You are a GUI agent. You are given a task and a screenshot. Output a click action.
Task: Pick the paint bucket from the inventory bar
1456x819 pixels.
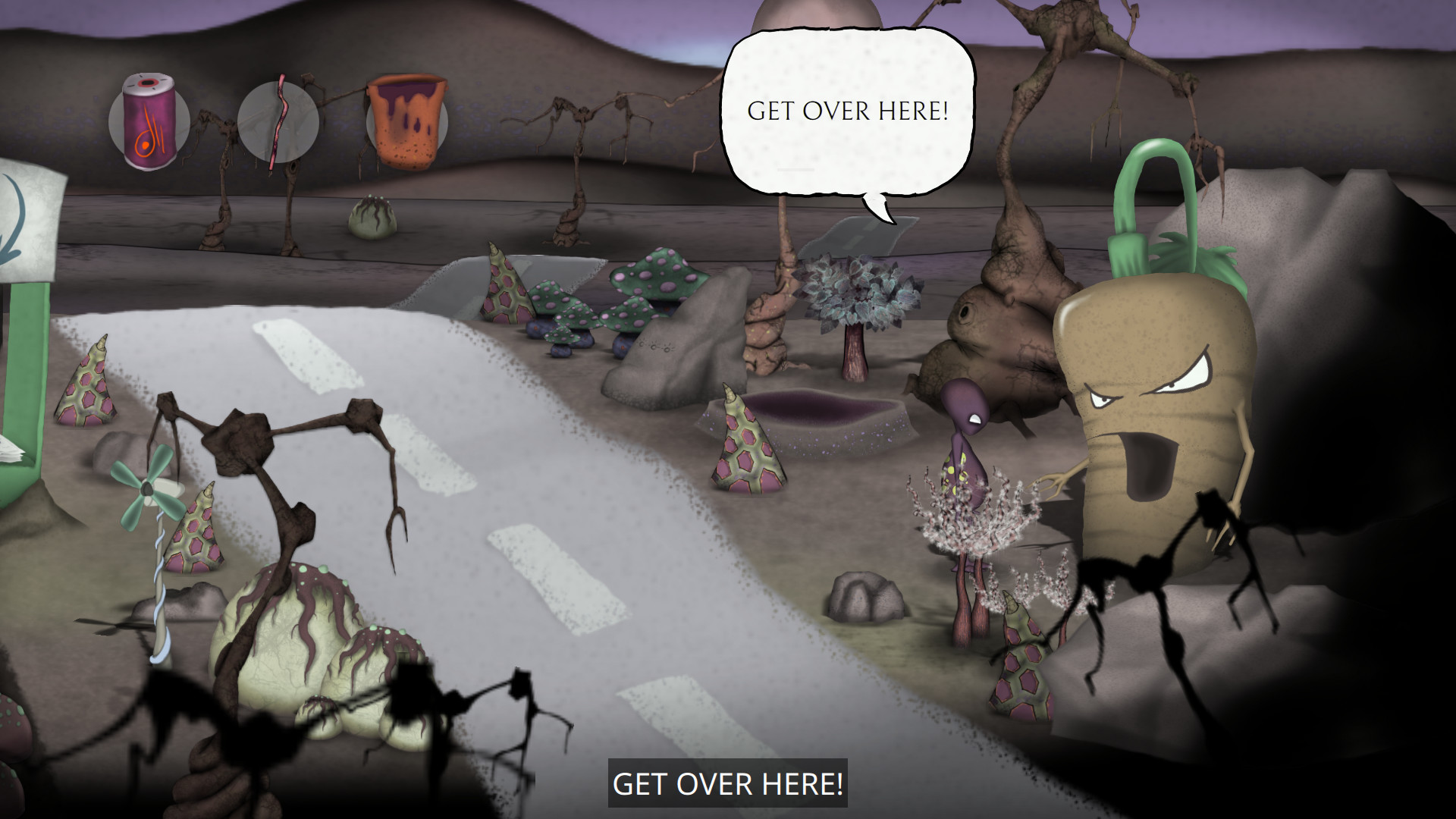407,120
